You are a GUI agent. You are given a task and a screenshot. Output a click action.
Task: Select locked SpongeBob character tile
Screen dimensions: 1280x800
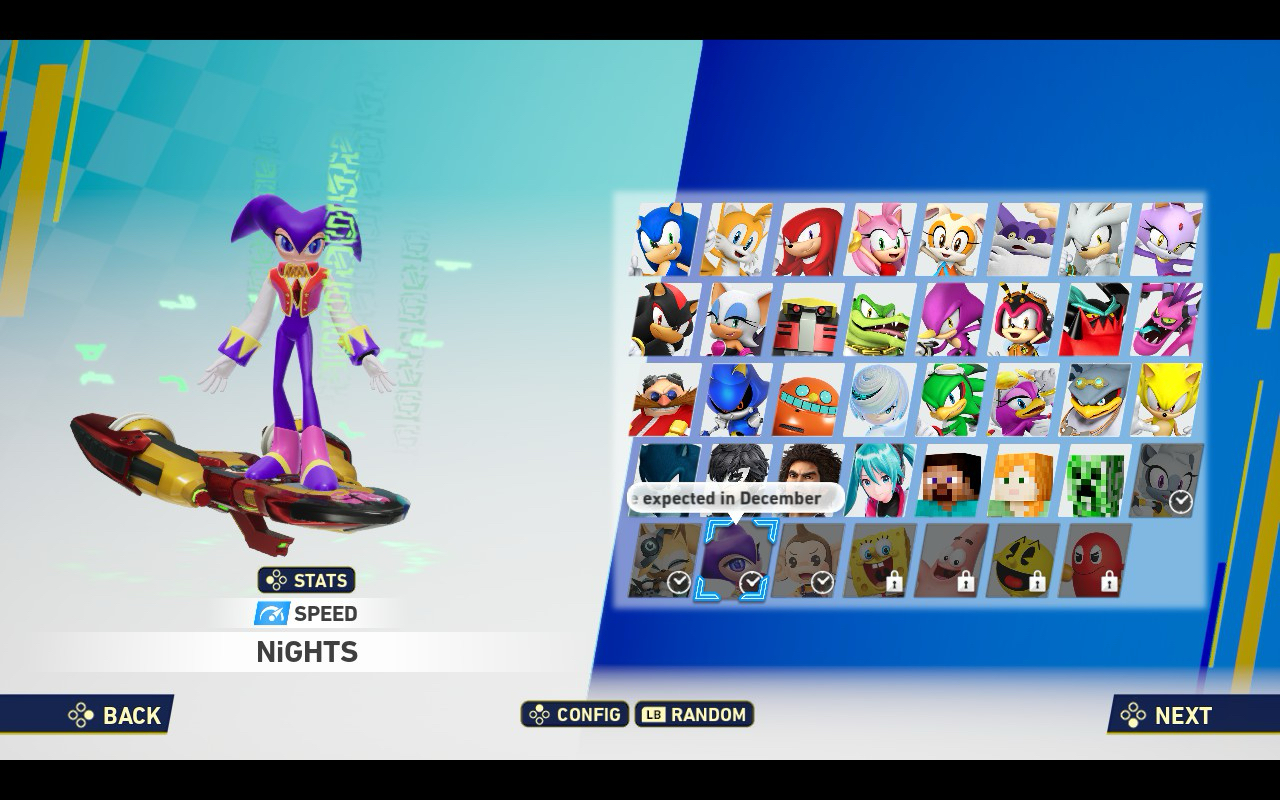pyautogui.click(x=881, y=560)
